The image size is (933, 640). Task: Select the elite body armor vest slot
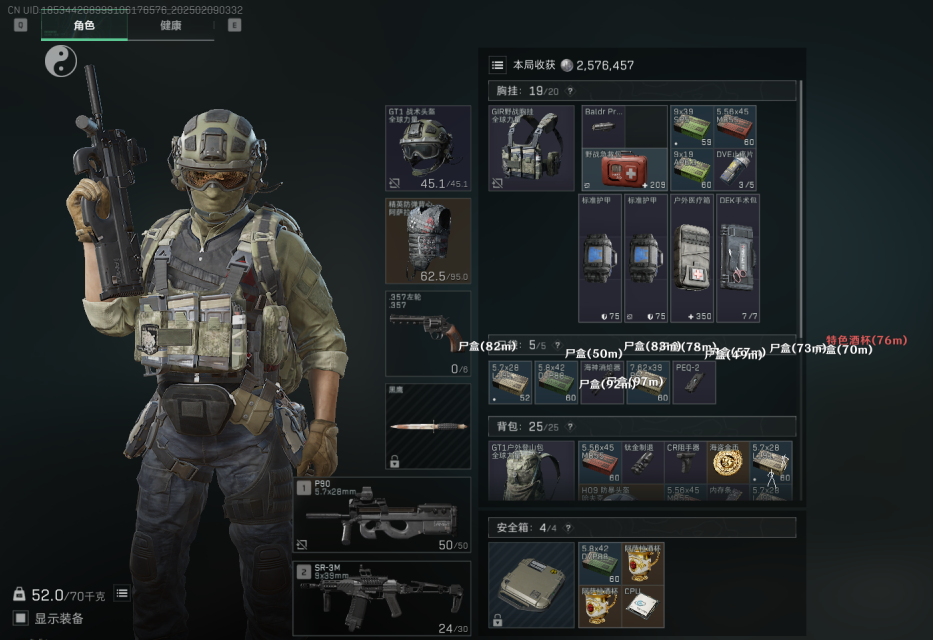(x=428, y=240)
